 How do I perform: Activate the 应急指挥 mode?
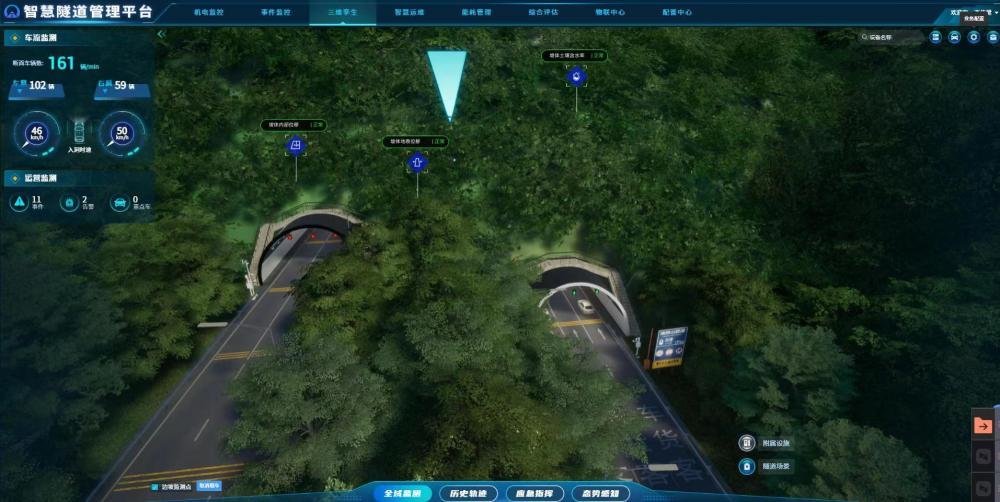click(532, 493)
